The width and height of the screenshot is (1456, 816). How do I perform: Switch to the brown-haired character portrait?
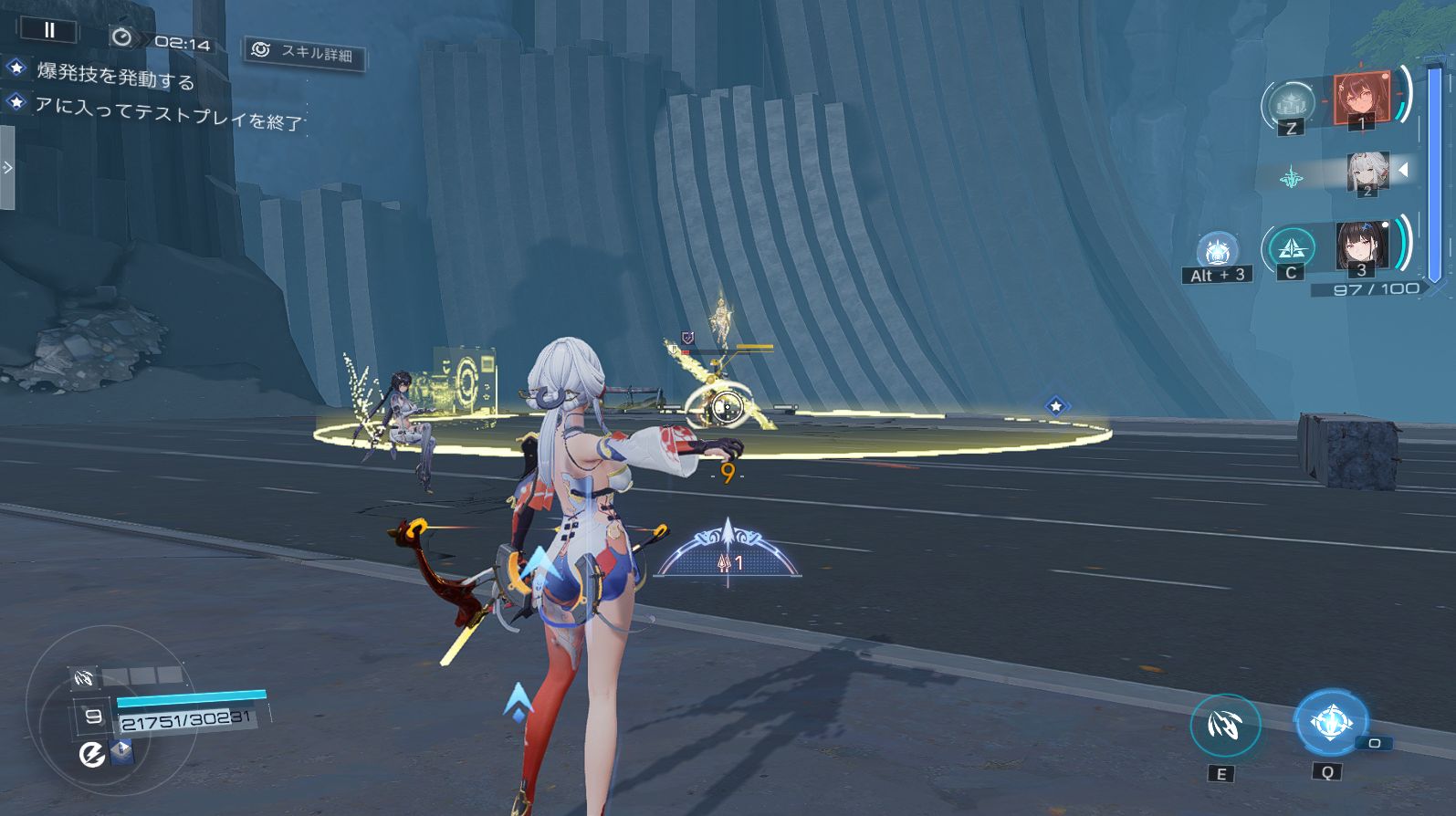[1361, 98]
